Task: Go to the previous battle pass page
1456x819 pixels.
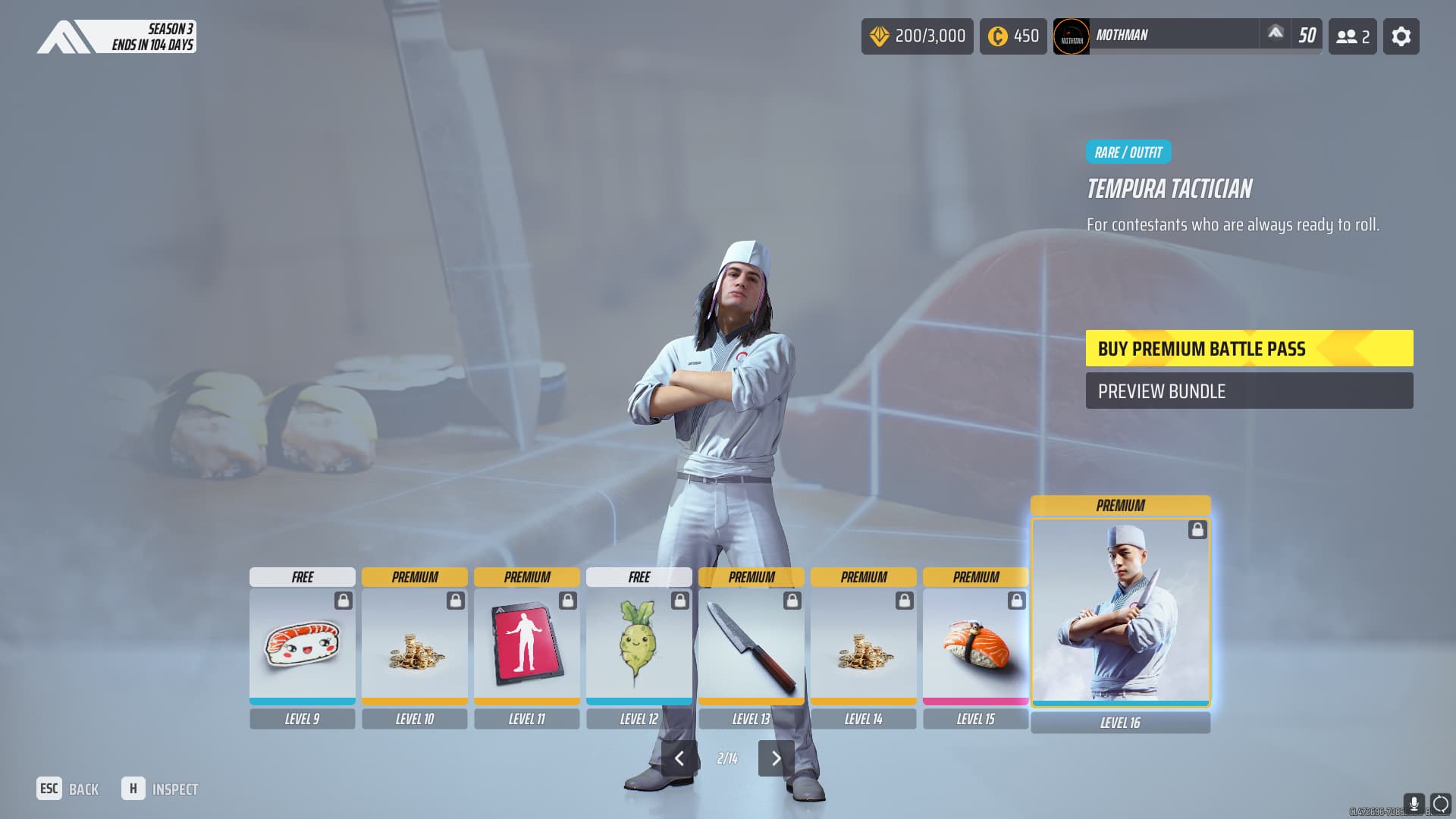Action: [679, 758]
